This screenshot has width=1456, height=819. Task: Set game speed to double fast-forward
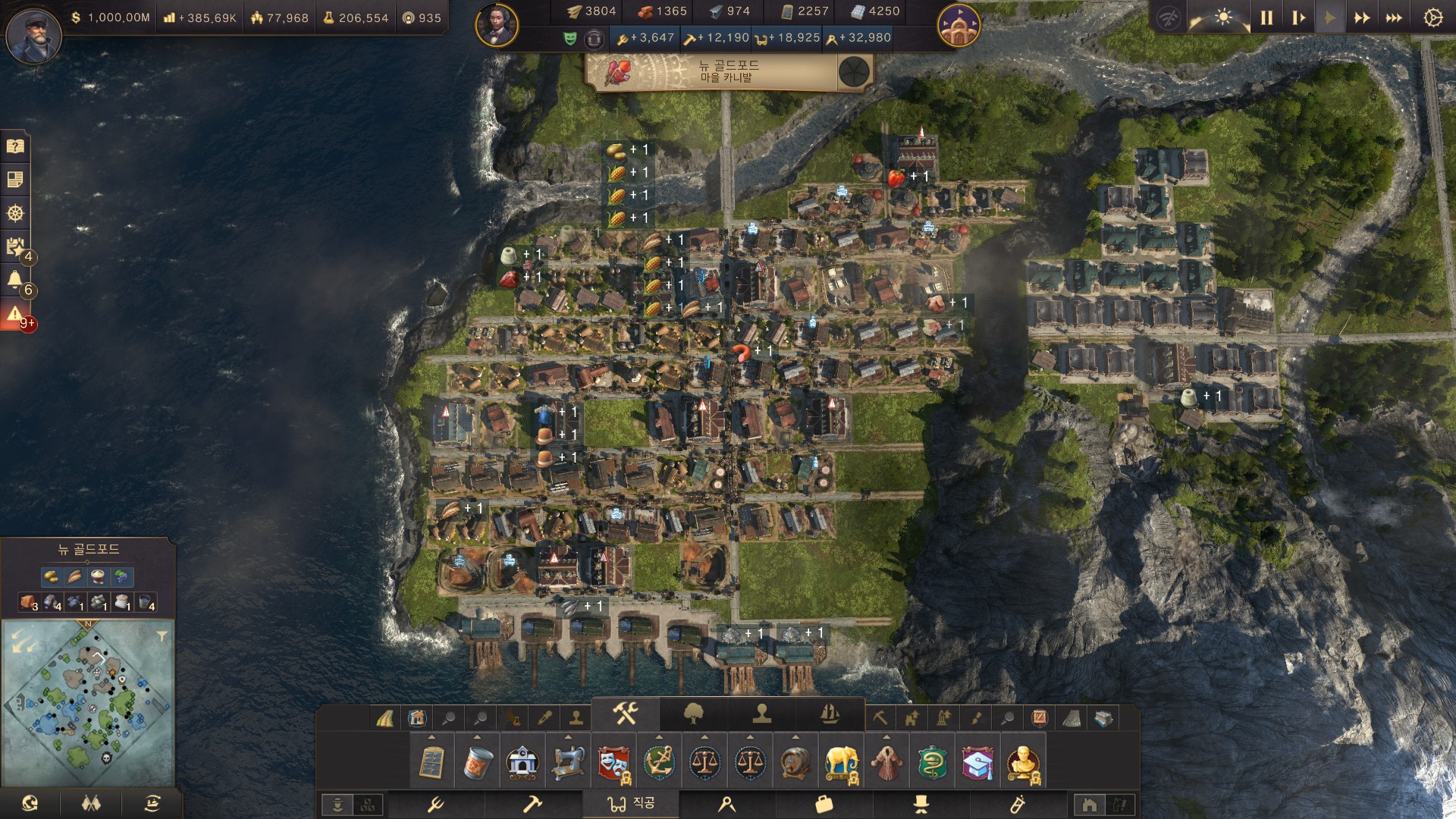pyautogui.click(x=1362, y=17)
